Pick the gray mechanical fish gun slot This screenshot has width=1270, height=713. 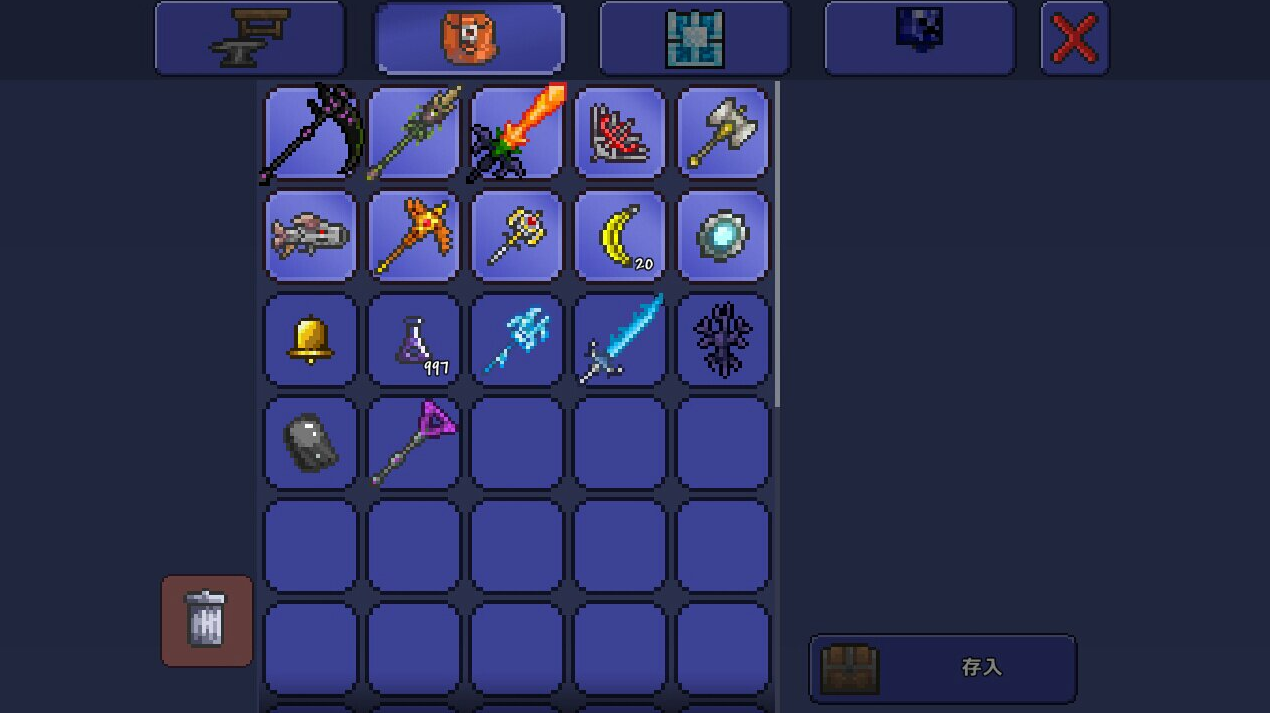tap(310, 237)
